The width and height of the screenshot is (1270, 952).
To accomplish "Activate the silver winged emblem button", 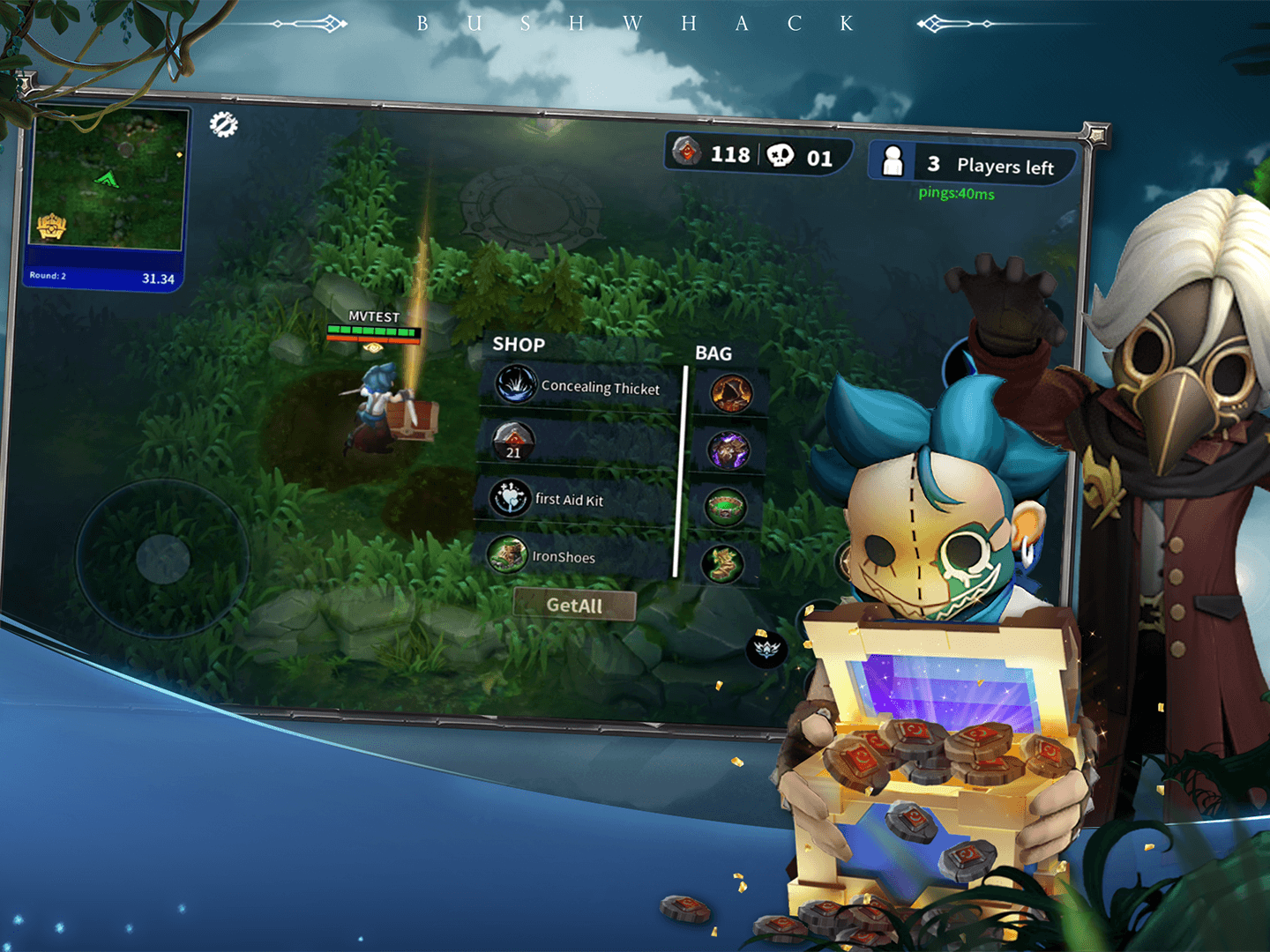I will 766,651.
